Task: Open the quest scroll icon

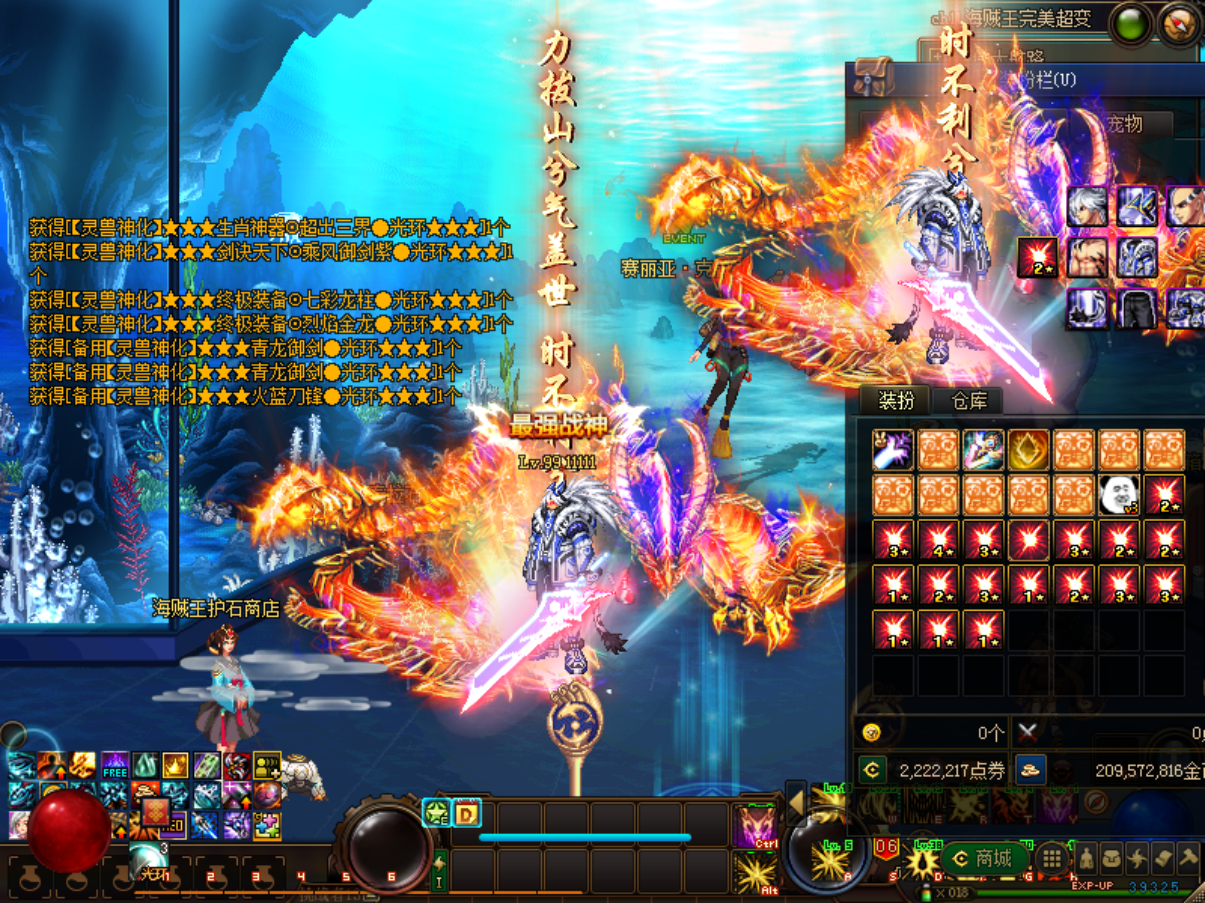Action: click(x=1162, y=858)
